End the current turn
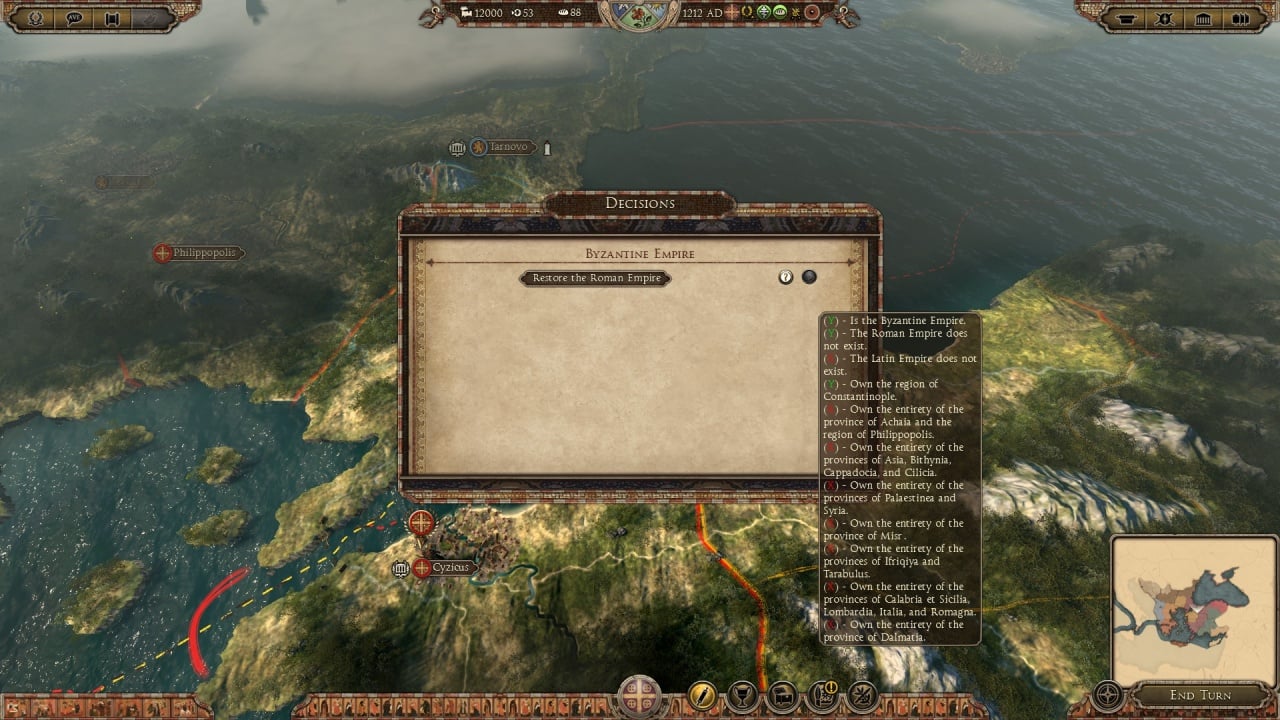The width and height of the screenshot is (1280, 720). 1200,695
